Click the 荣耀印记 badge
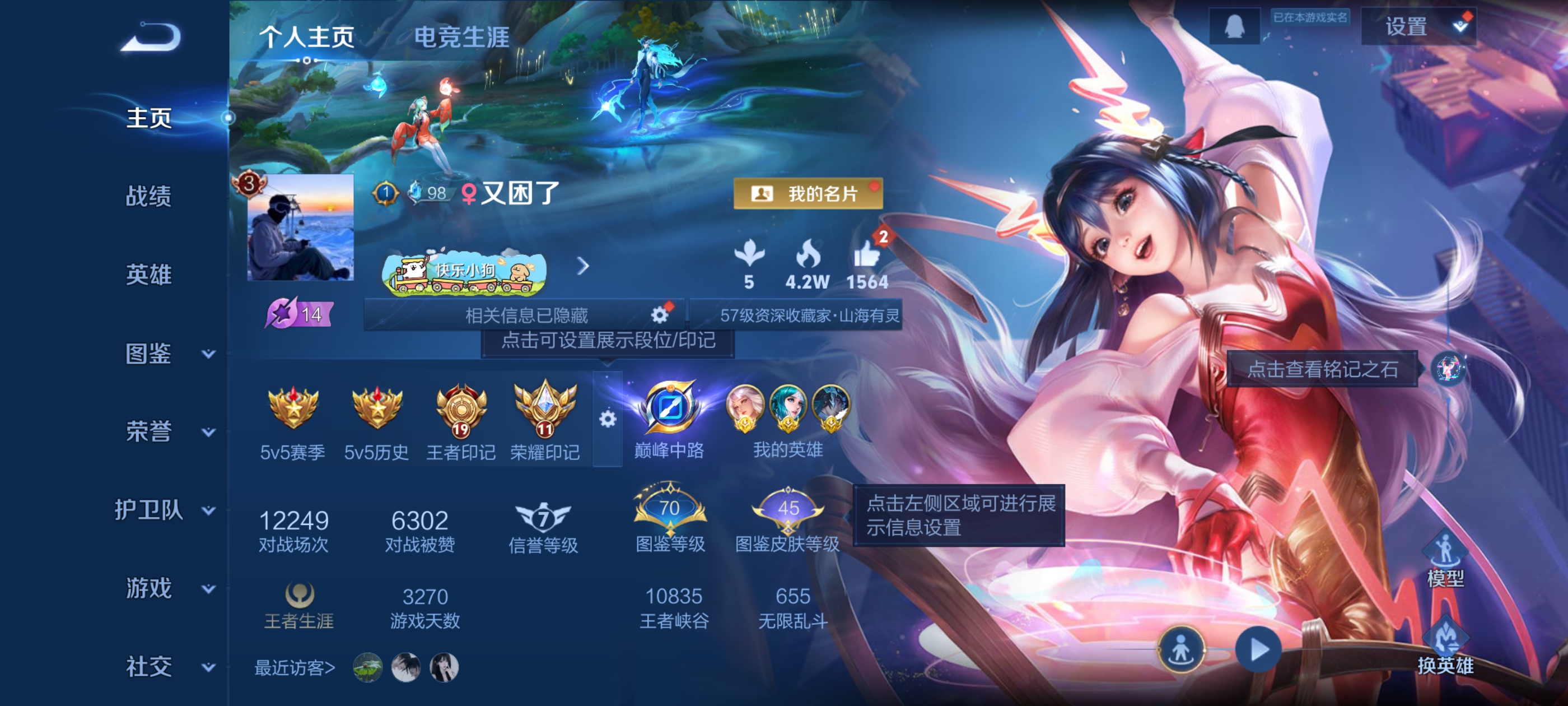 pyautogui.click(x=545, y=414)
